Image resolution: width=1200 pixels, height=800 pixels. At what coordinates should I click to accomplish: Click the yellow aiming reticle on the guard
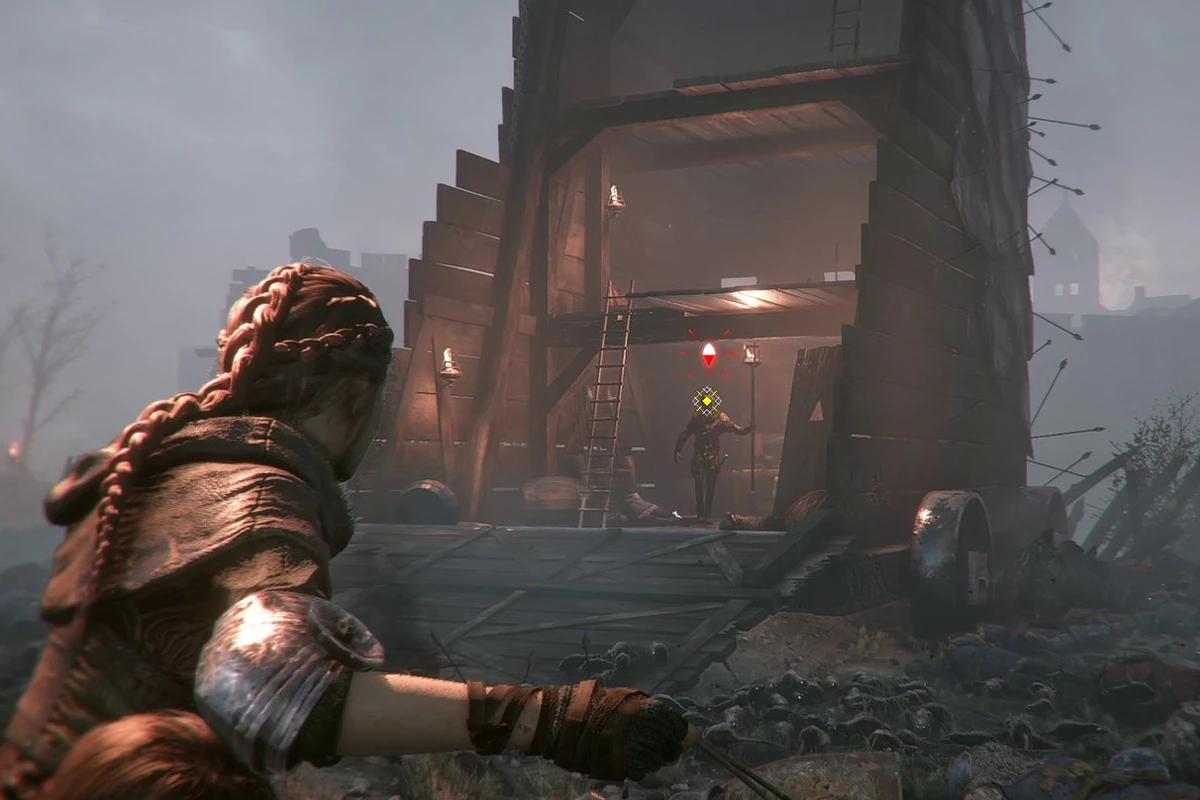pos(707,401)
